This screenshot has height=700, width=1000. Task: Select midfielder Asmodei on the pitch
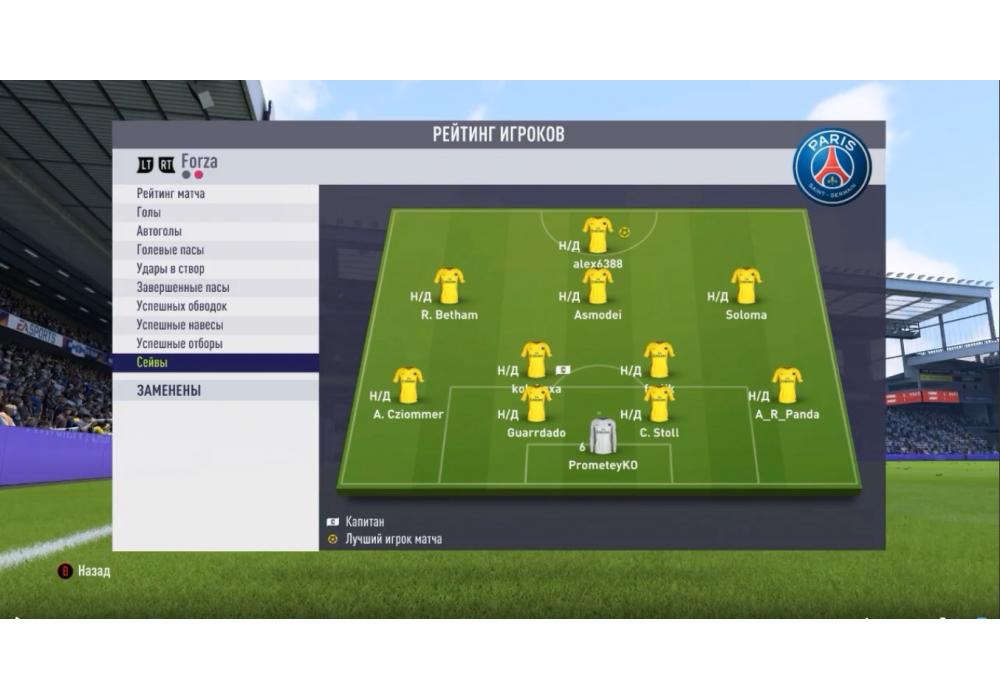(598, 286)
